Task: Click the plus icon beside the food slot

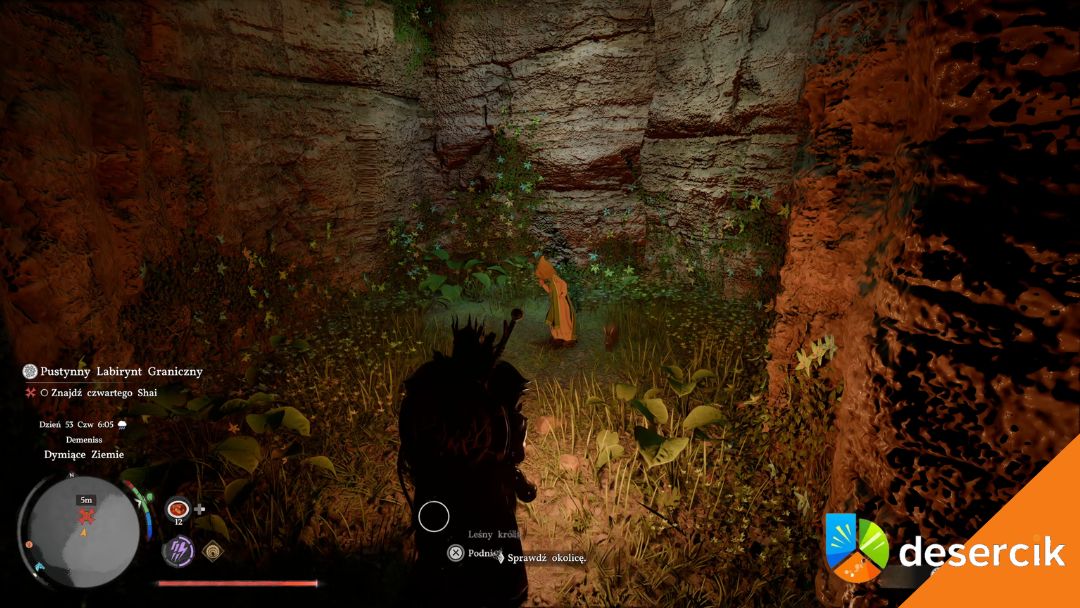Action: pyautogui.click(x=200, y=509)
